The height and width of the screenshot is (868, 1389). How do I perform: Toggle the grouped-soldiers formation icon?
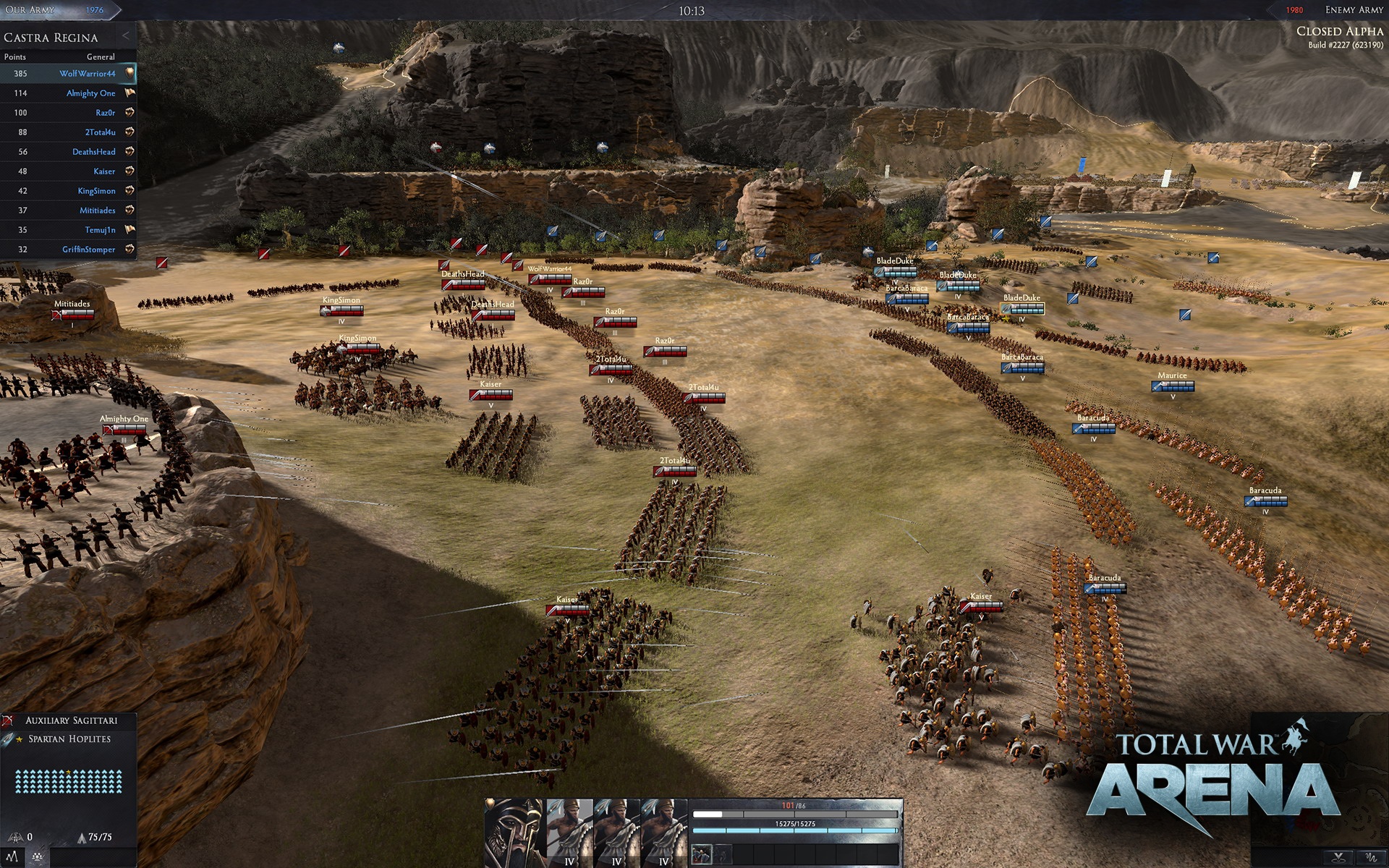click(38, 856)
